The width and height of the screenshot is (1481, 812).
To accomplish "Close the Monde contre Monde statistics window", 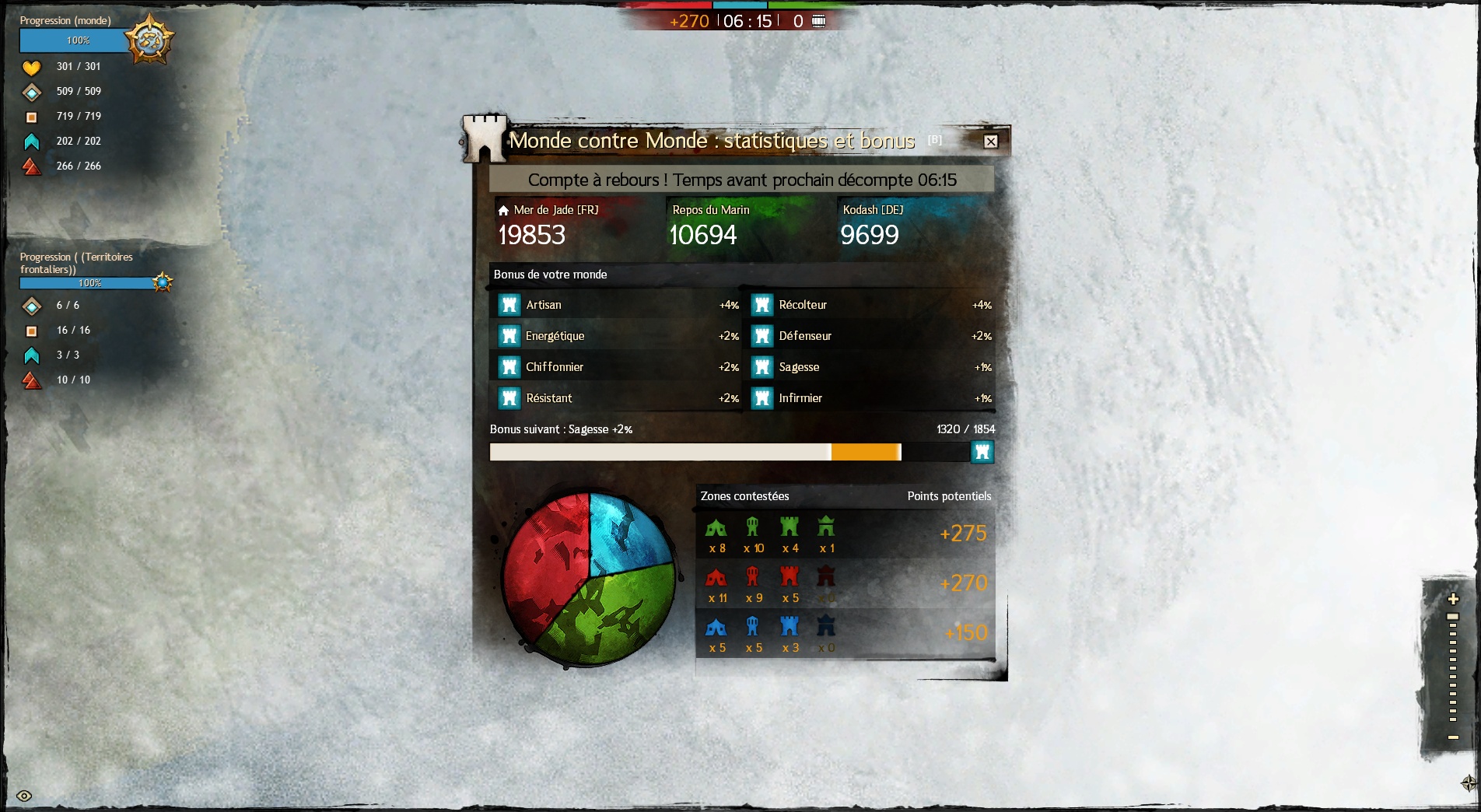I will click(x=990, y=142).
